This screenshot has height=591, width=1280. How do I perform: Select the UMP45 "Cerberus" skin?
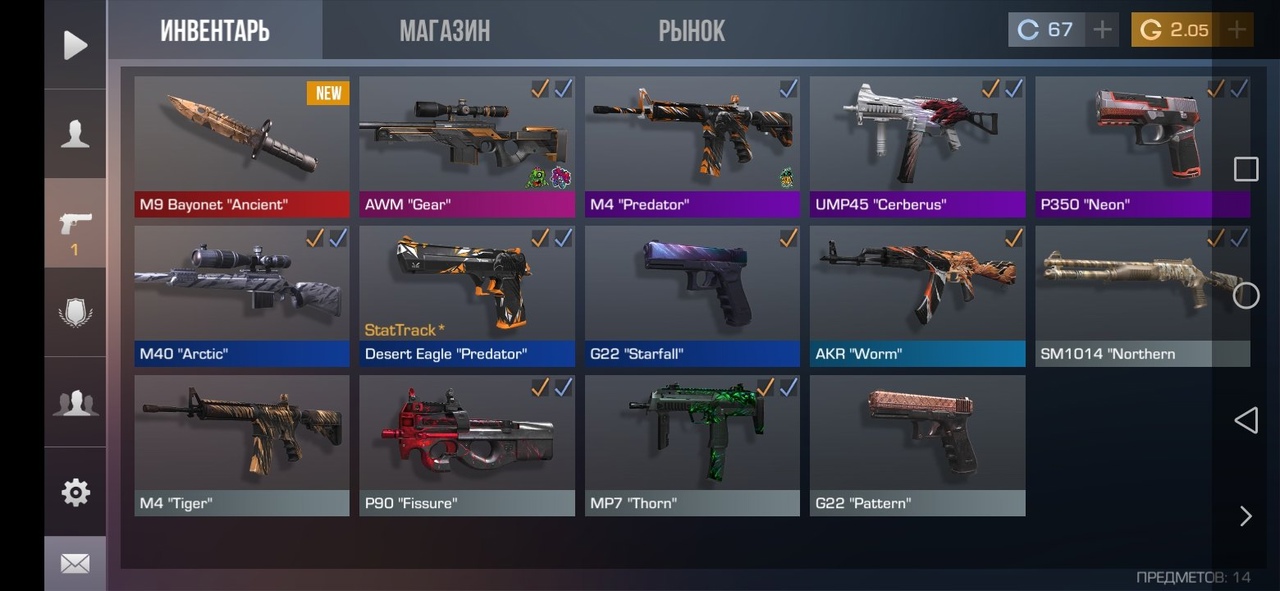click(917, 146)
